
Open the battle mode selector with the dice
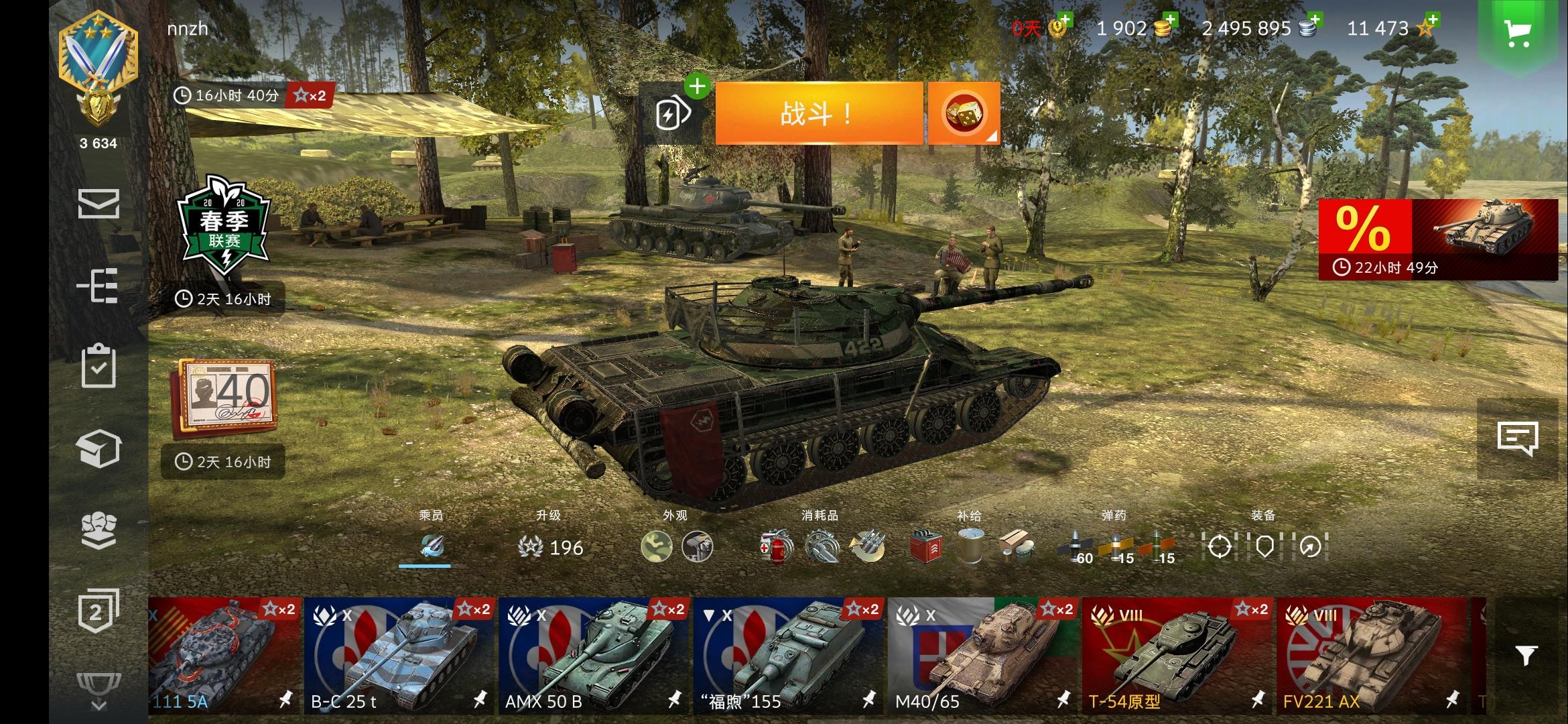(x=963, y=113)
